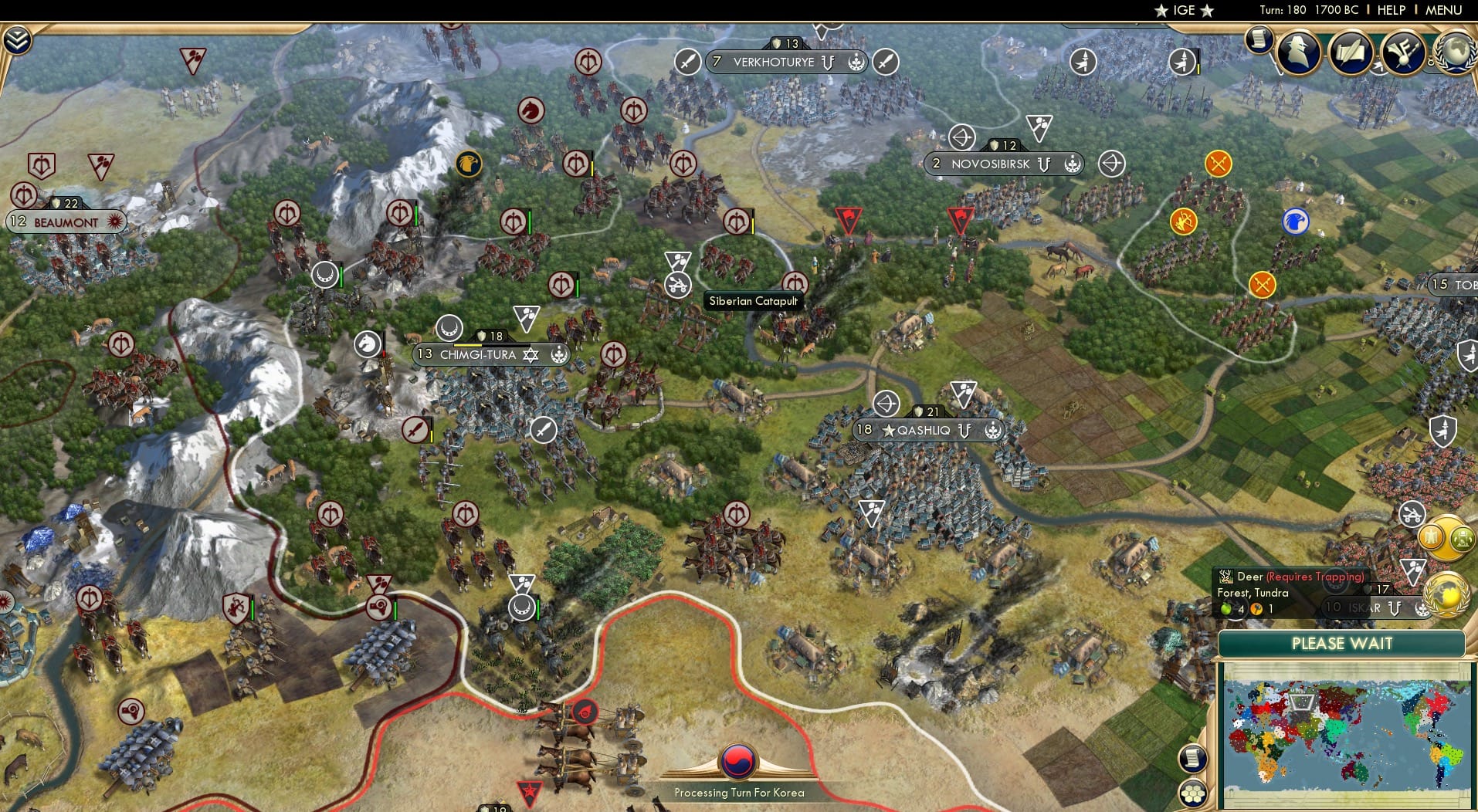Select the gray catapult unit flag near Iskar

click(1411, 514)
